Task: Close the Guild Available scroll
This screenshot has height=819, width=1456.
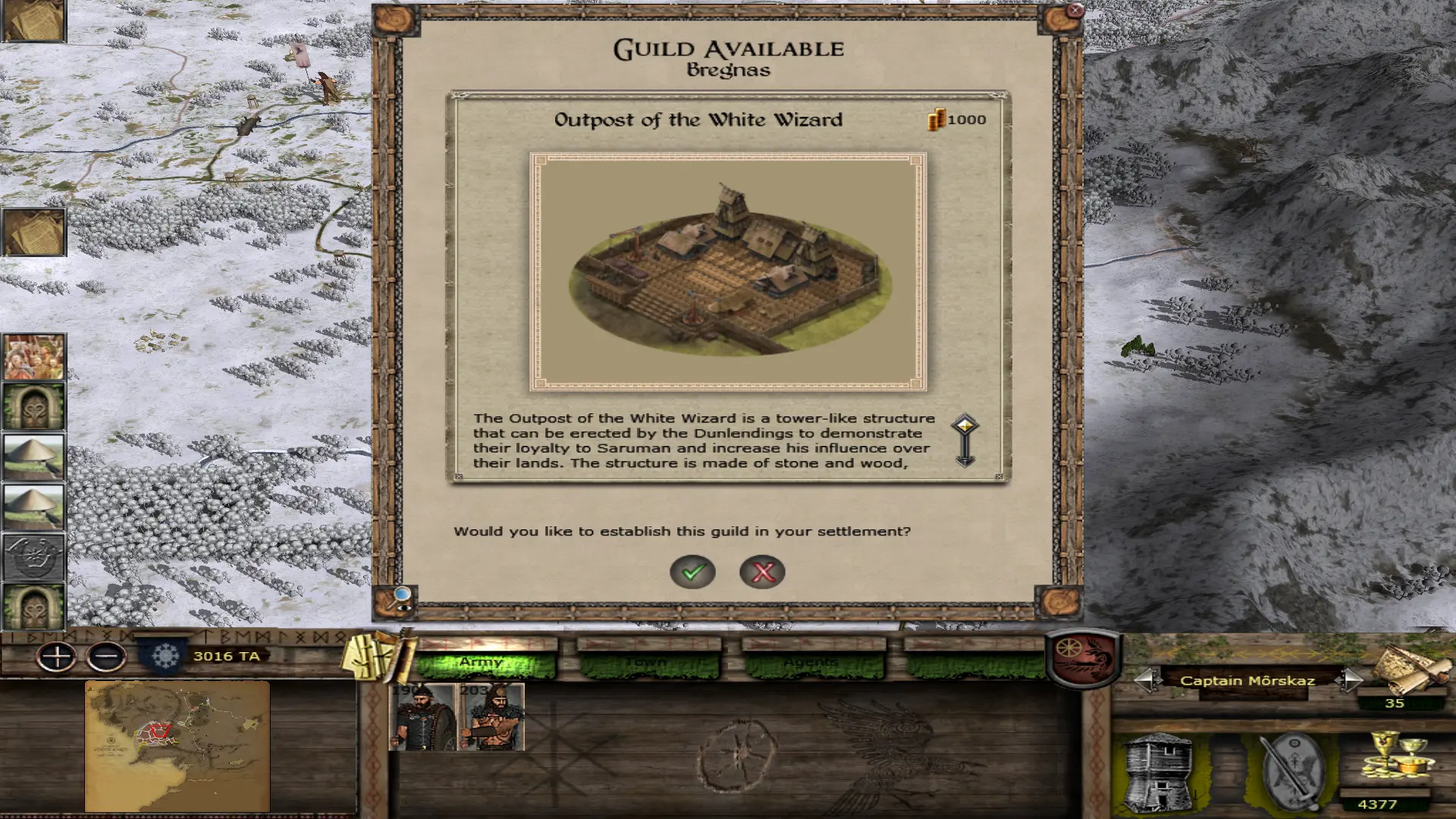Action: [x=1075, y=11]
